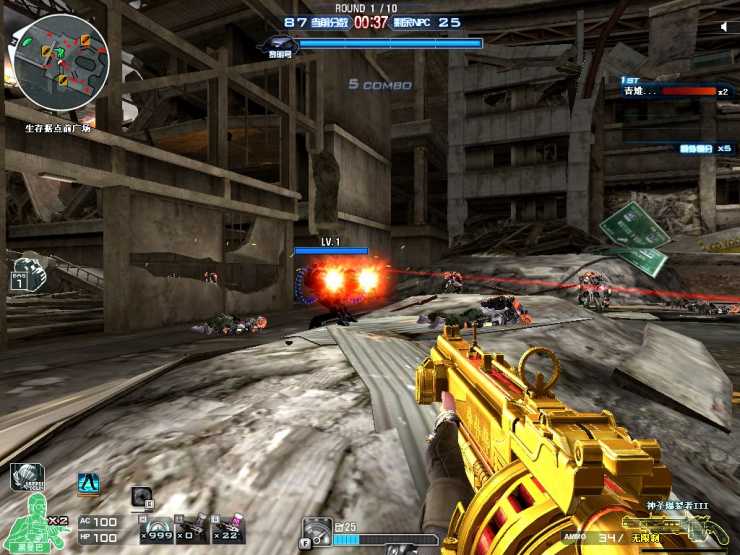Viewport: 740px width, 555px height.
Task: Choose the x0 item slot
Action: (x=192, y=528)
